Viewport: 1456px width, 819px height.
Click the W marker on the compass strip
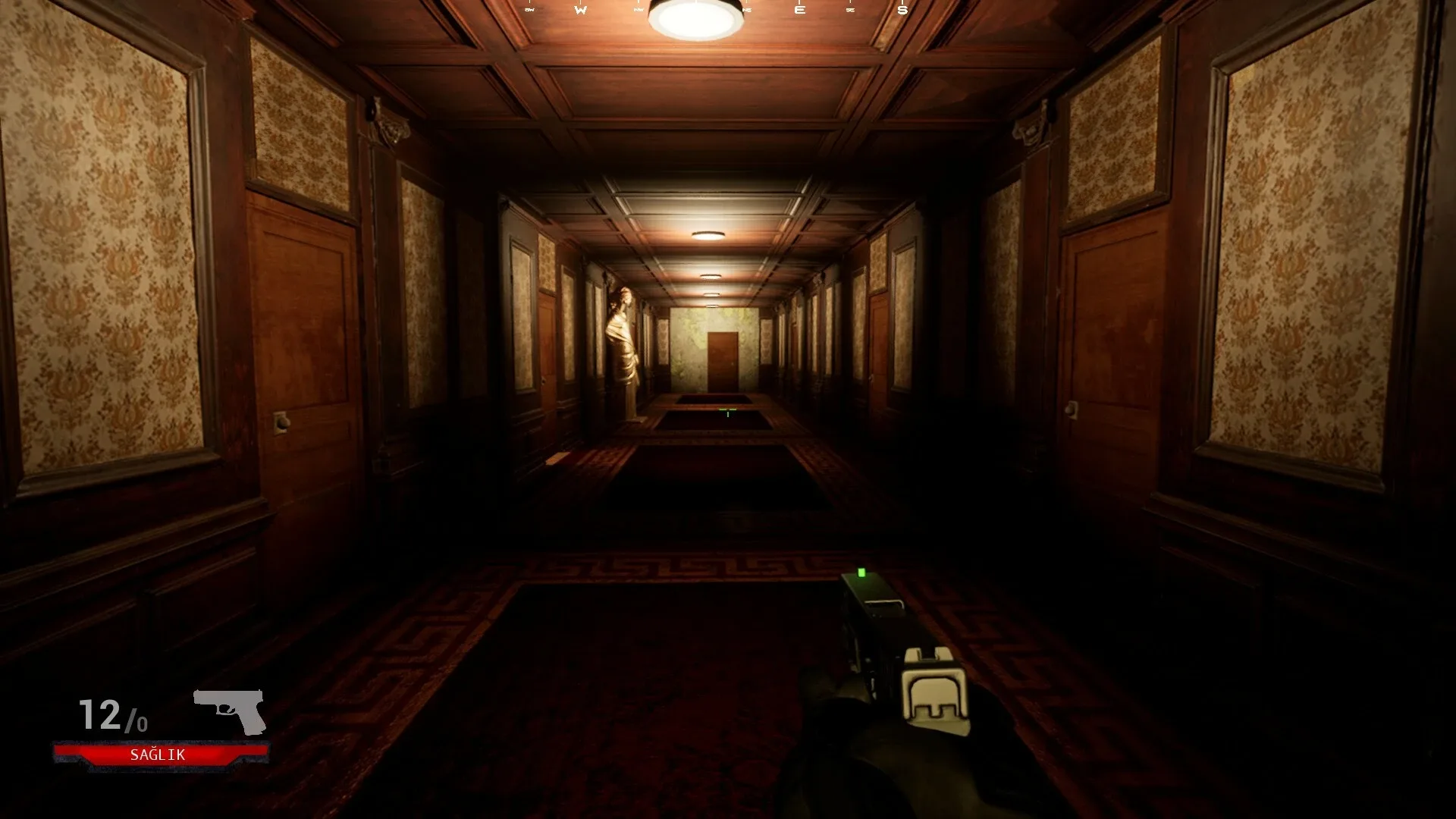click(x=581, y=9)
